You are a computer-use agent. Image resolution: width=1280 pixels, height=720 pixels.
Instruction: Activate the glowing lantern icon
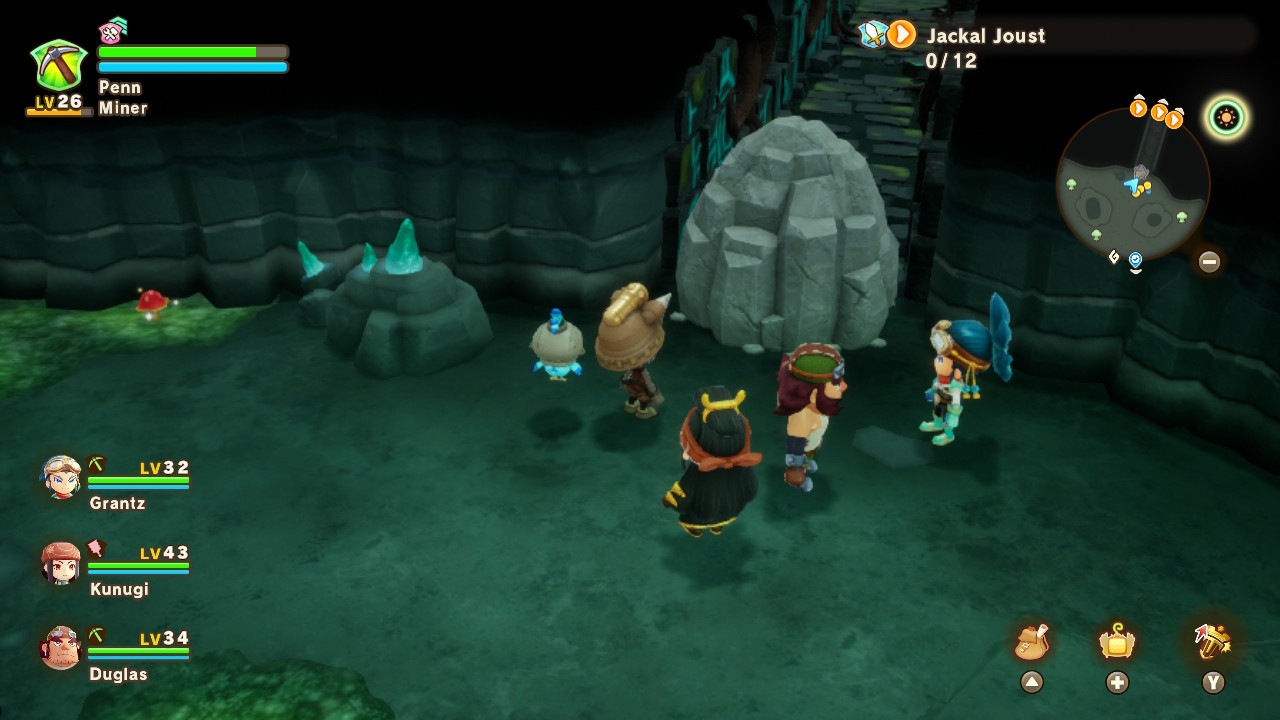pyautogui.click(x=1116, y=642)
